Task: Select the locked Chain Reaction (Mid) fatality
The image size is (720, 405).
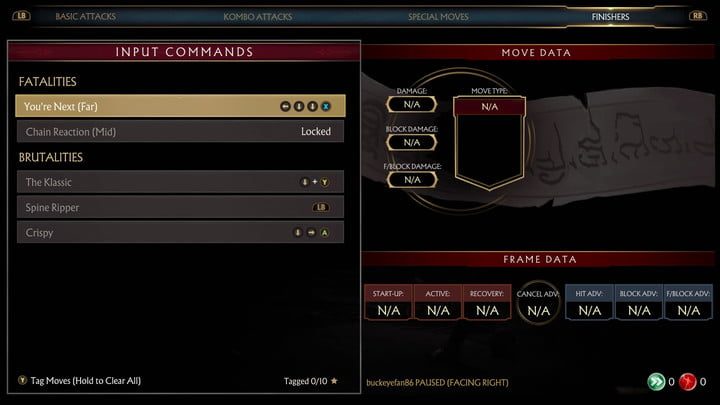Action: 180,131
